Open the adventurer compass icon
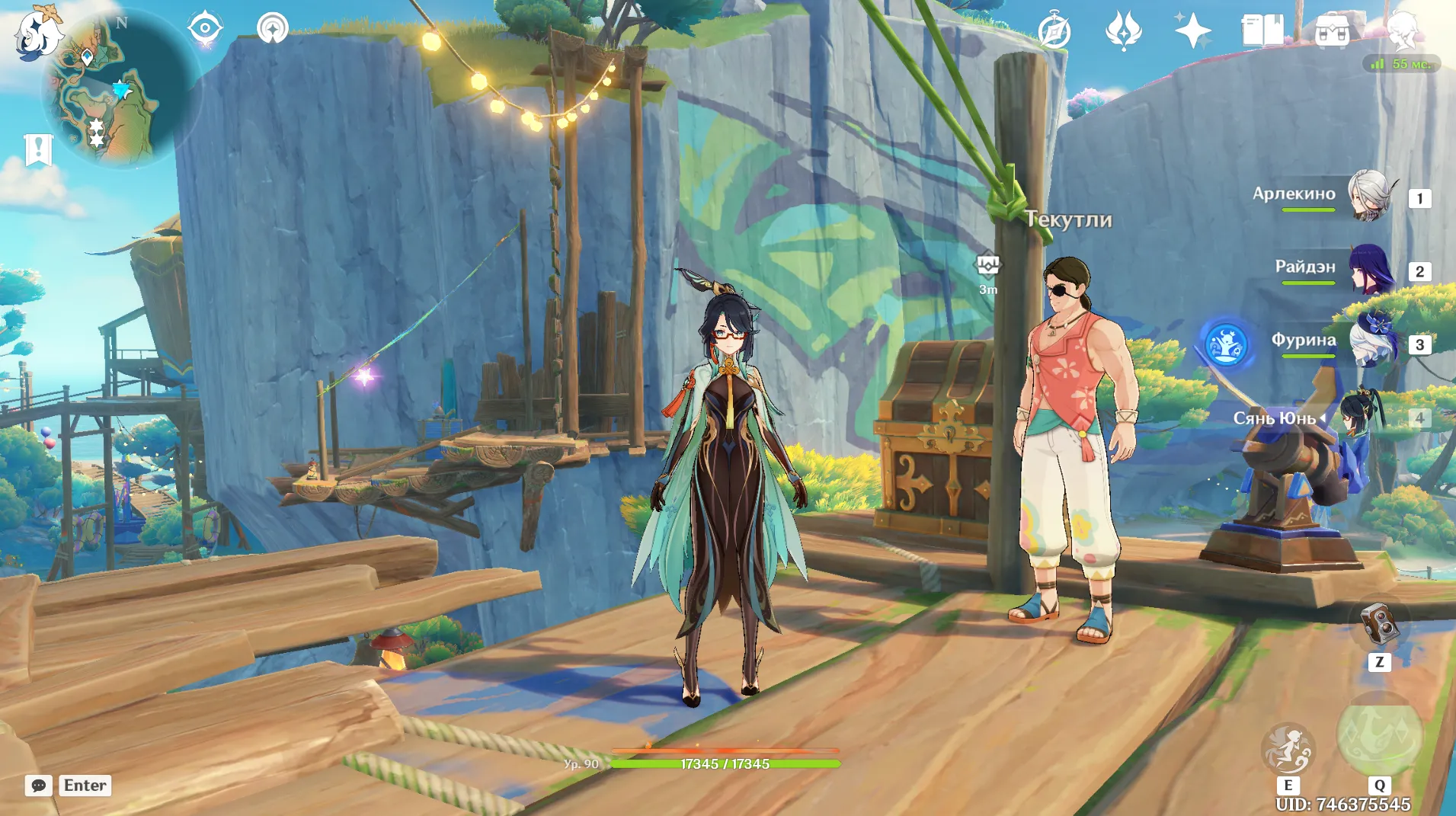 tap(1054, 31)
